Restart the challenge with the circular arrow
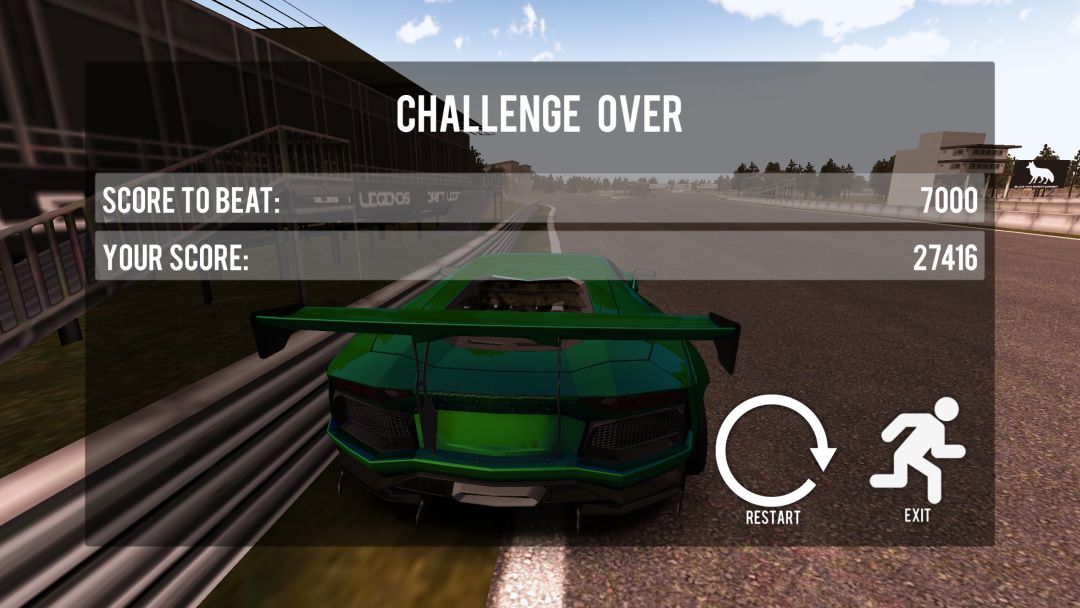 773,453
